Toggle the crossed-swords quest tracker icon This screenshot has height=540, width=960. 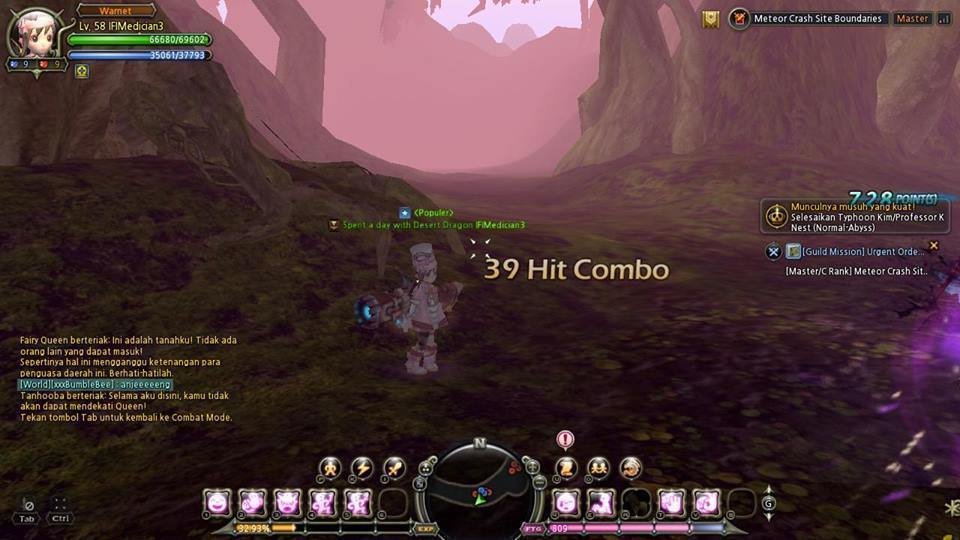773,252
